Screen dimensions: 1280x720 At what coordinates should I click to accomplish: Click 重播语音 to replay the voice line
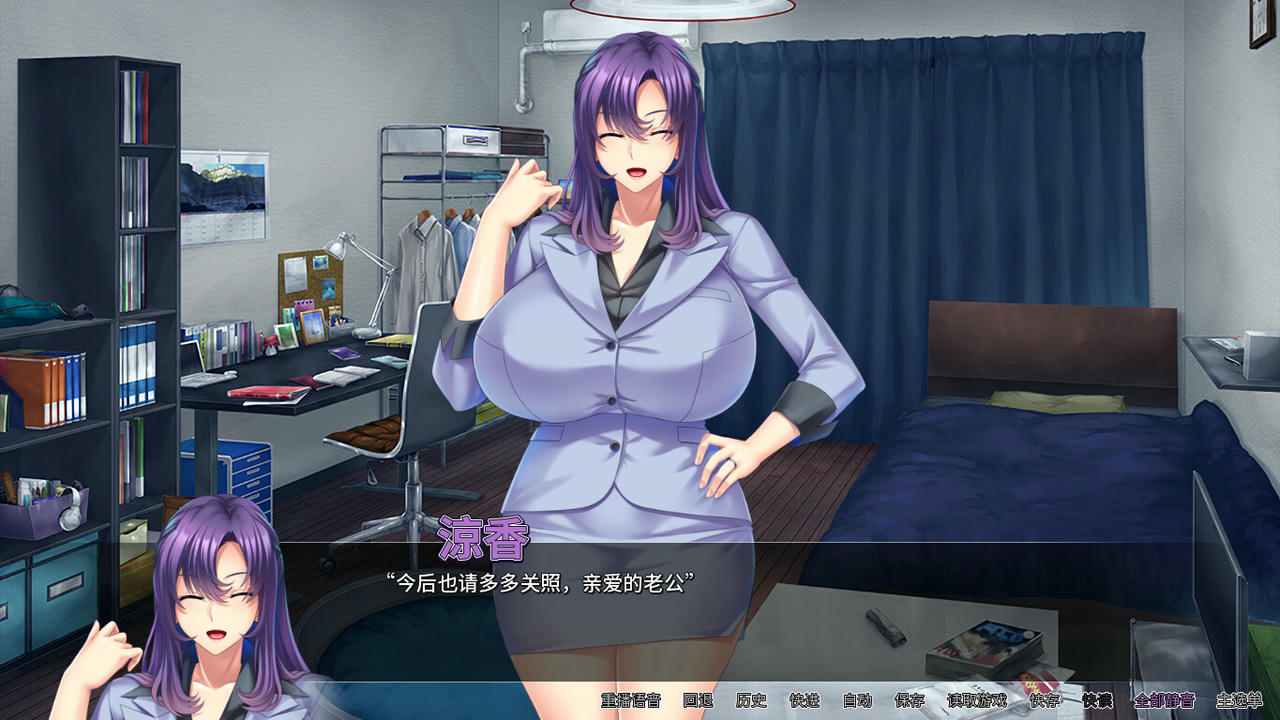click(632, 702)
